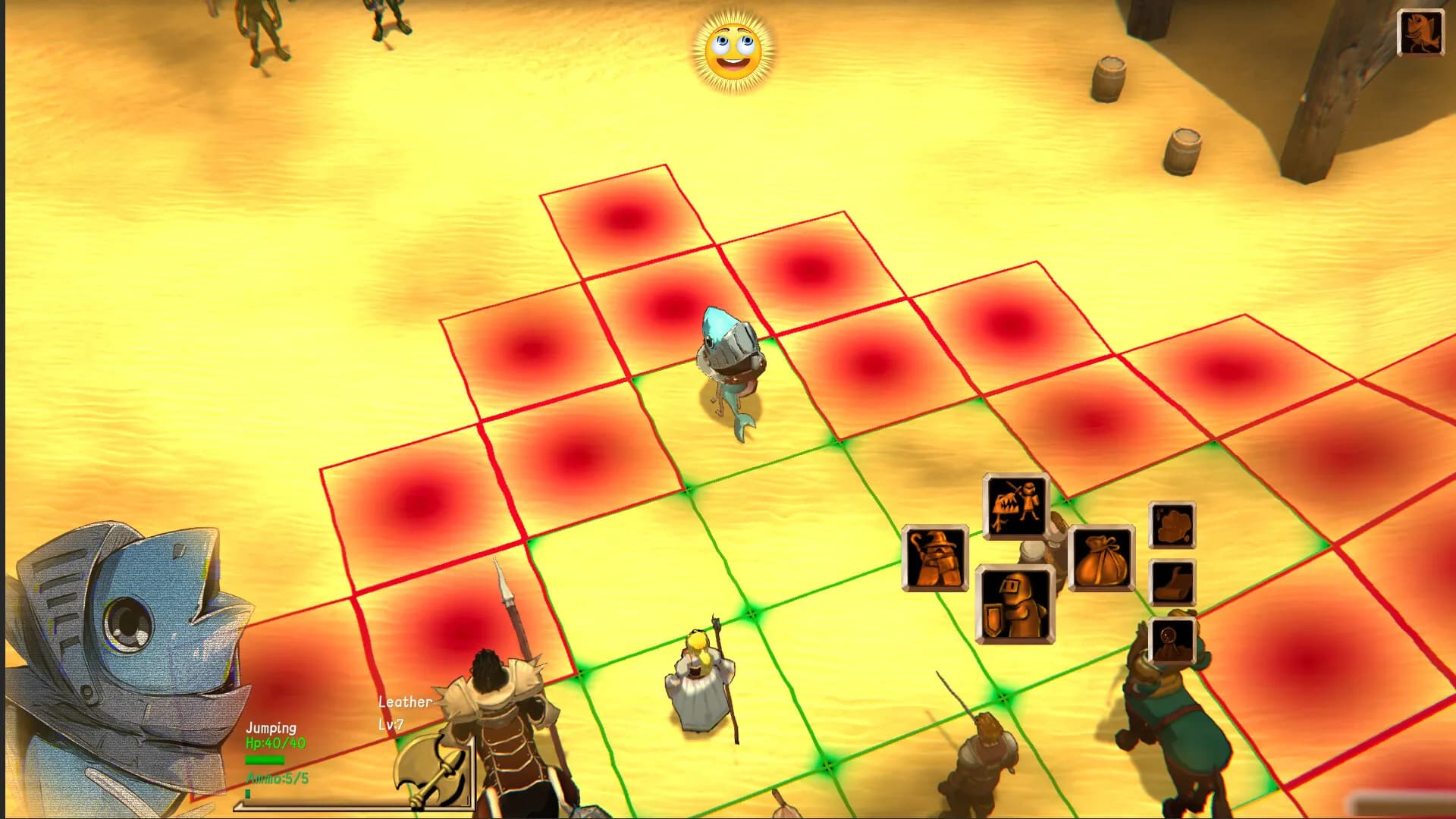This screenshot has height=819, width=1456.
Task: Select the scroll action icon
Action: coord(1173,582)
